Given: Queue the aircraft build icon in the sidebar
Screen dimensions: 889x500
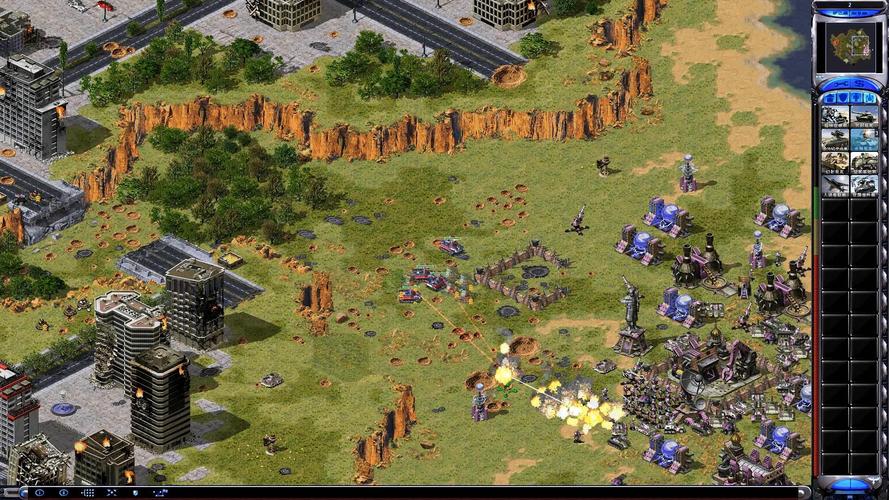Looking at the screenshot, I should click(834, 184).
